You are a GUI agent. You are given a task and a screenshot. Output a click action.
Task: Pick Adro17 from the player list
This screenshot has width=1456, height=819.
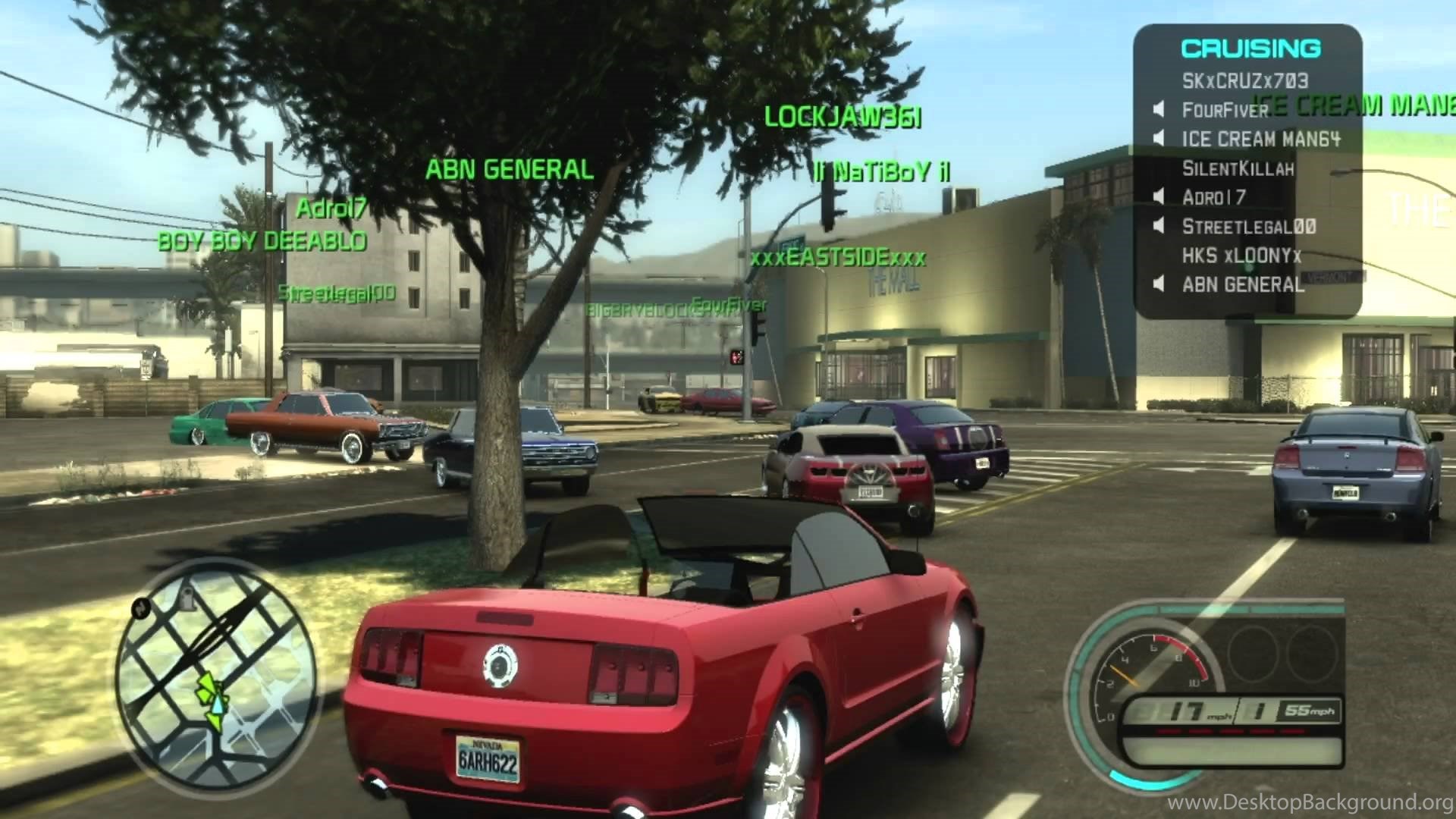click(1213, 198)
